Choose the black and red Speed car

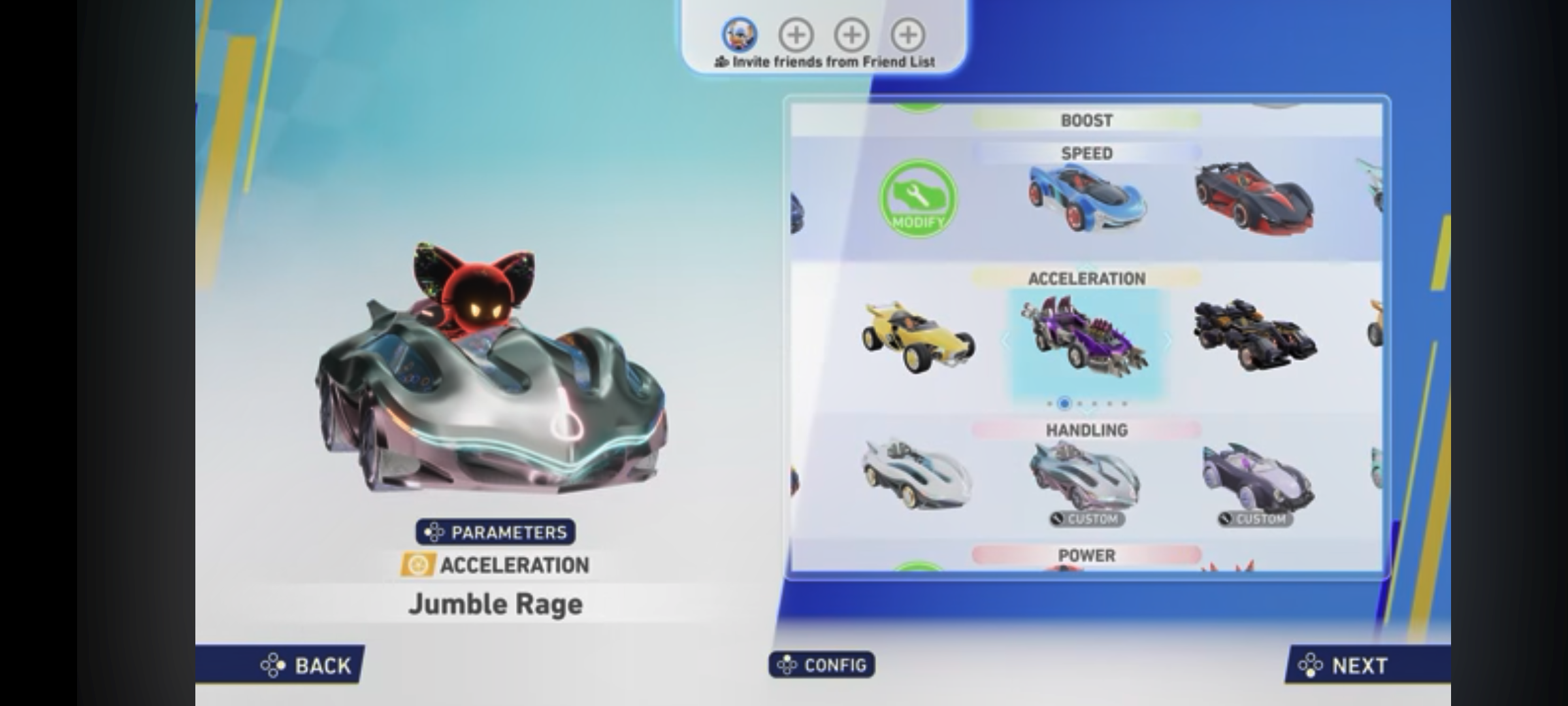[1253, 196]
